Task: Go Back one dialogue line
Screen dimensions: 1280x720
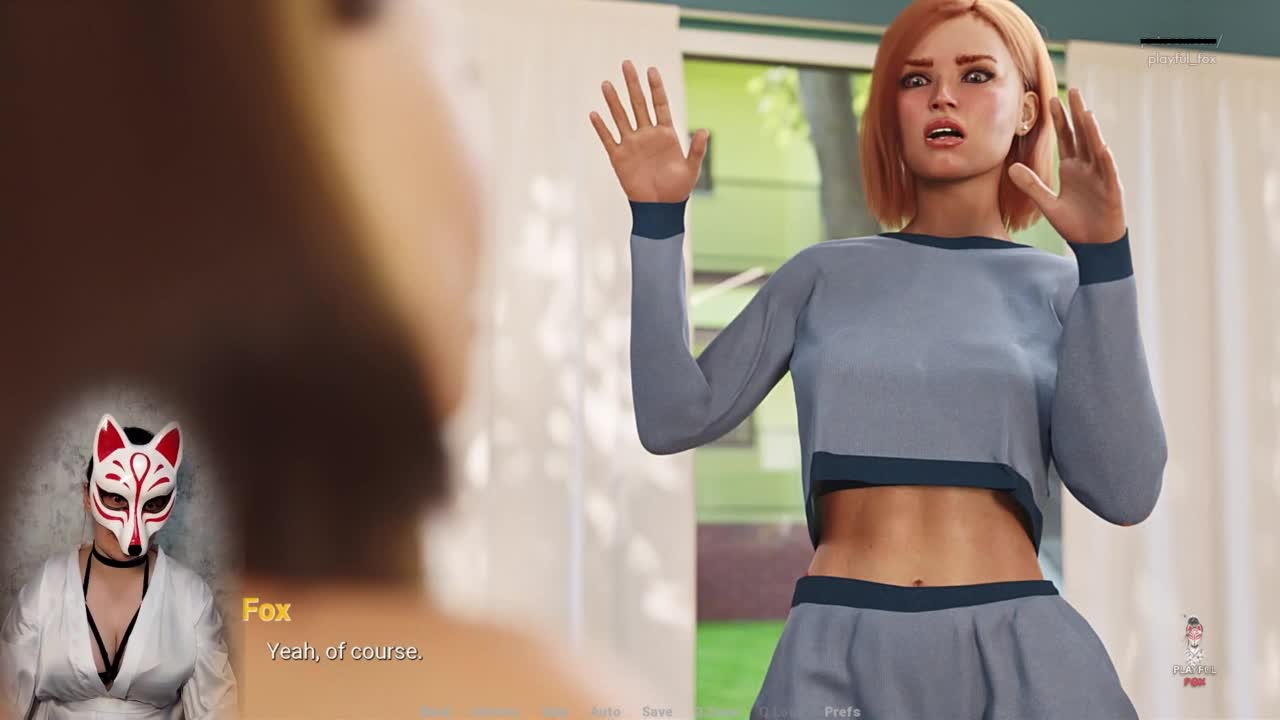Action: point(435,712)
